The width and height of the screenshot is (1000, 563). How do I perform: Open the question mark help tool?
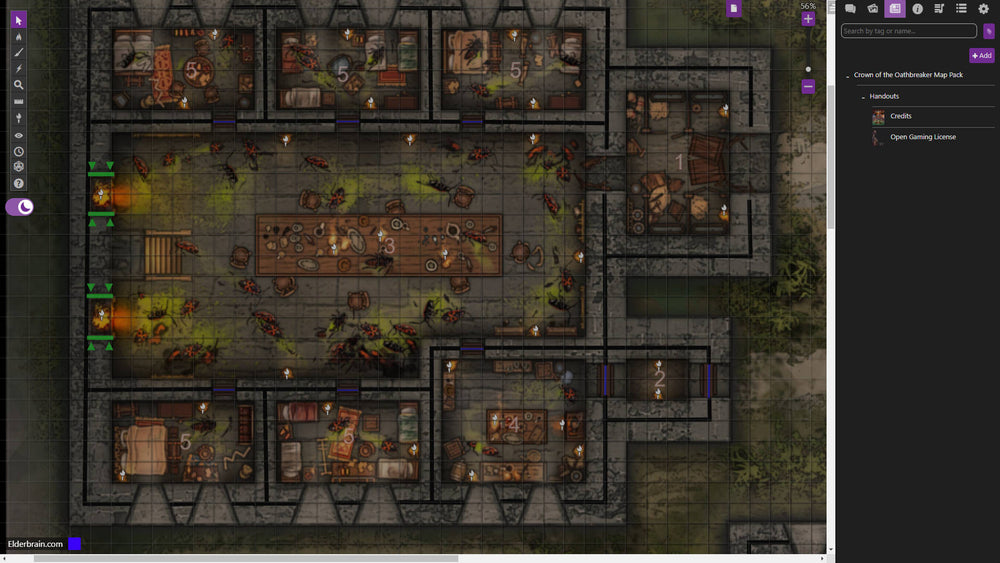[x=18, y=183]
